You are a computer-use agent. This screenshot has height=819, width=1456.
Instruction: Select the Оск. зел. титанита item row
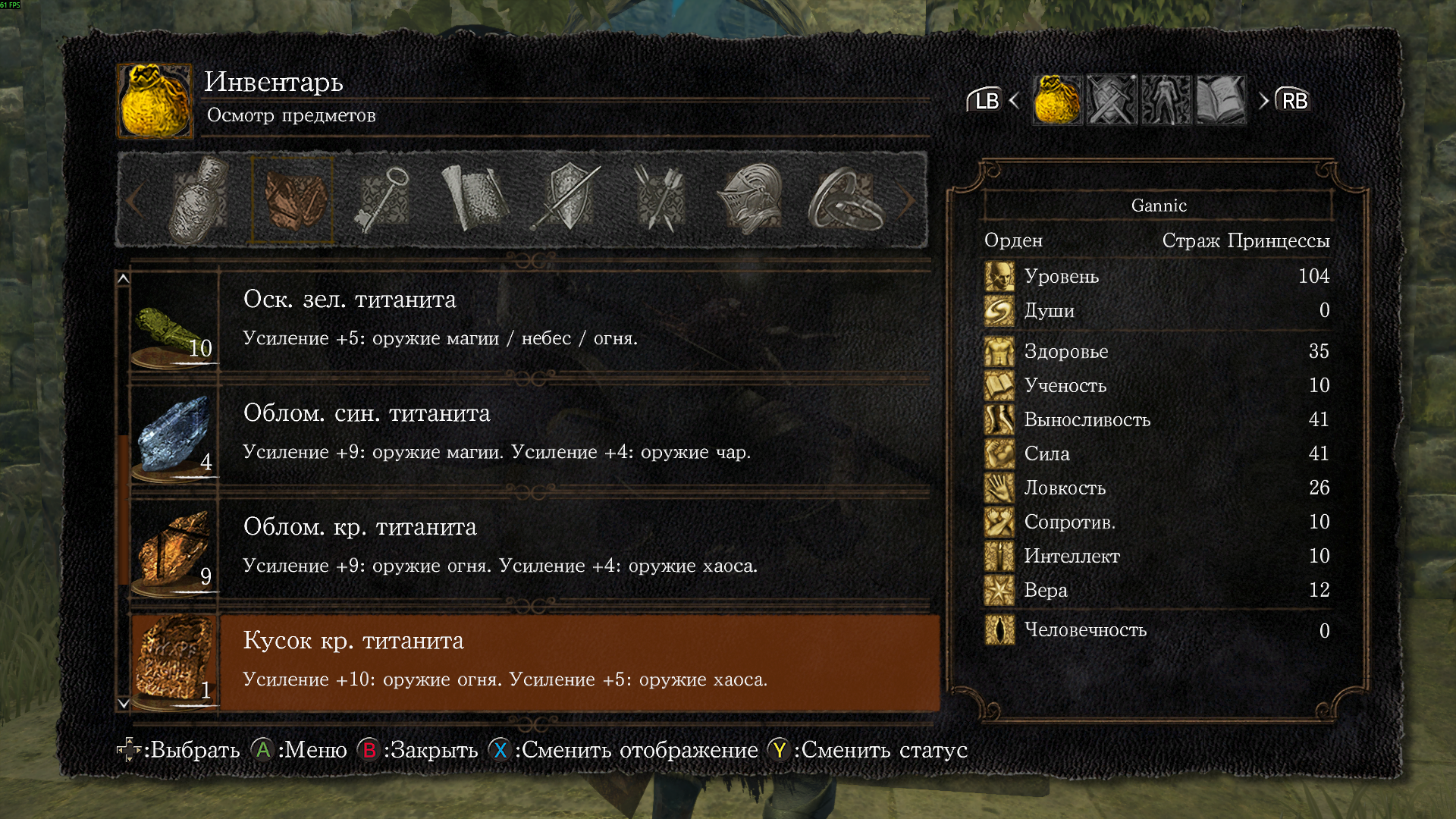(531, 319)
